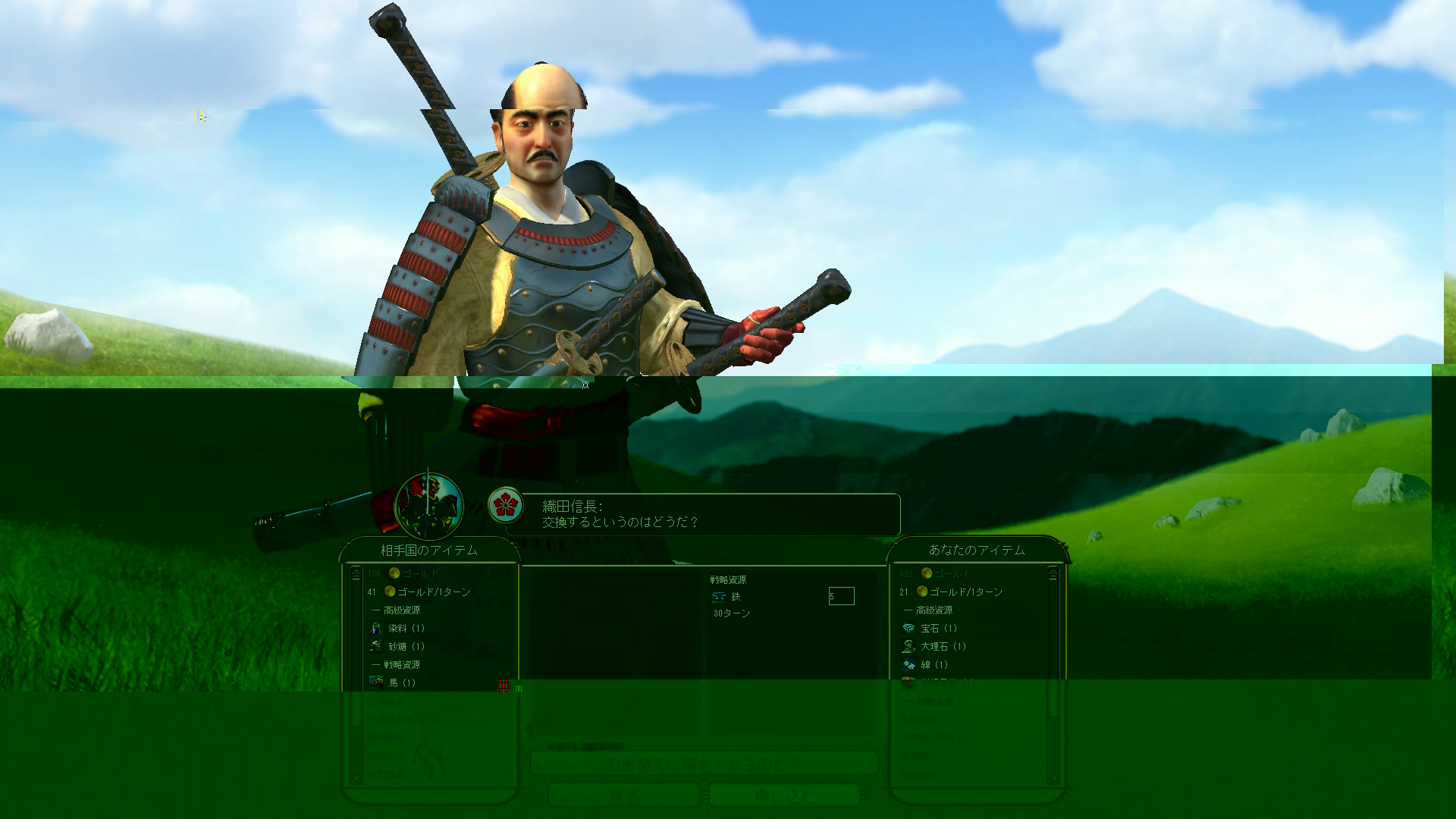Click Oda Nobunaga's round leader portrait icon
This screenshot has height=819, width=1456.
pos(428,506)
